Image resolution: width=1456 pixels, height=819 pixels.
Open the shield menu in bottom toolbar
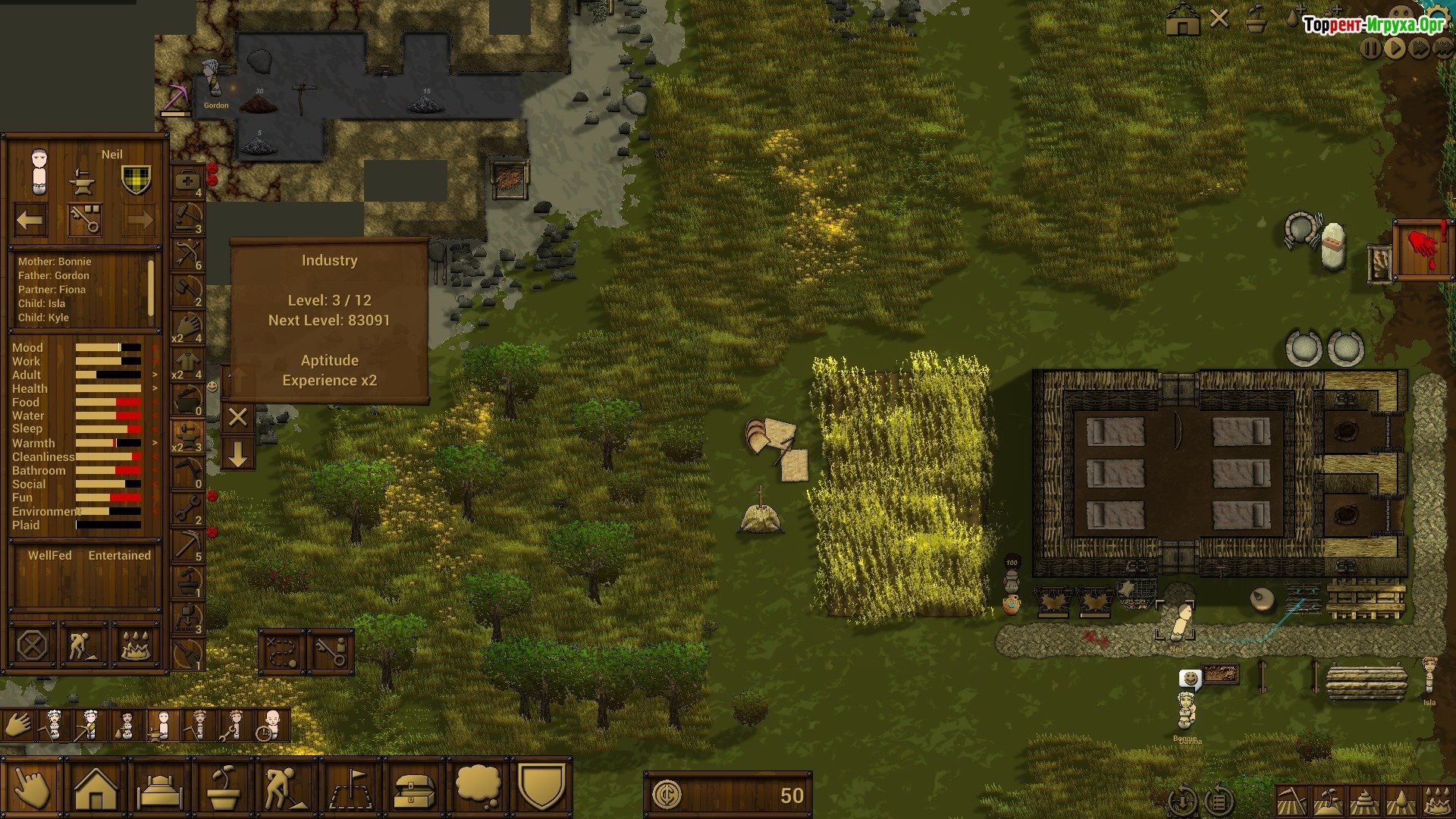541,787
